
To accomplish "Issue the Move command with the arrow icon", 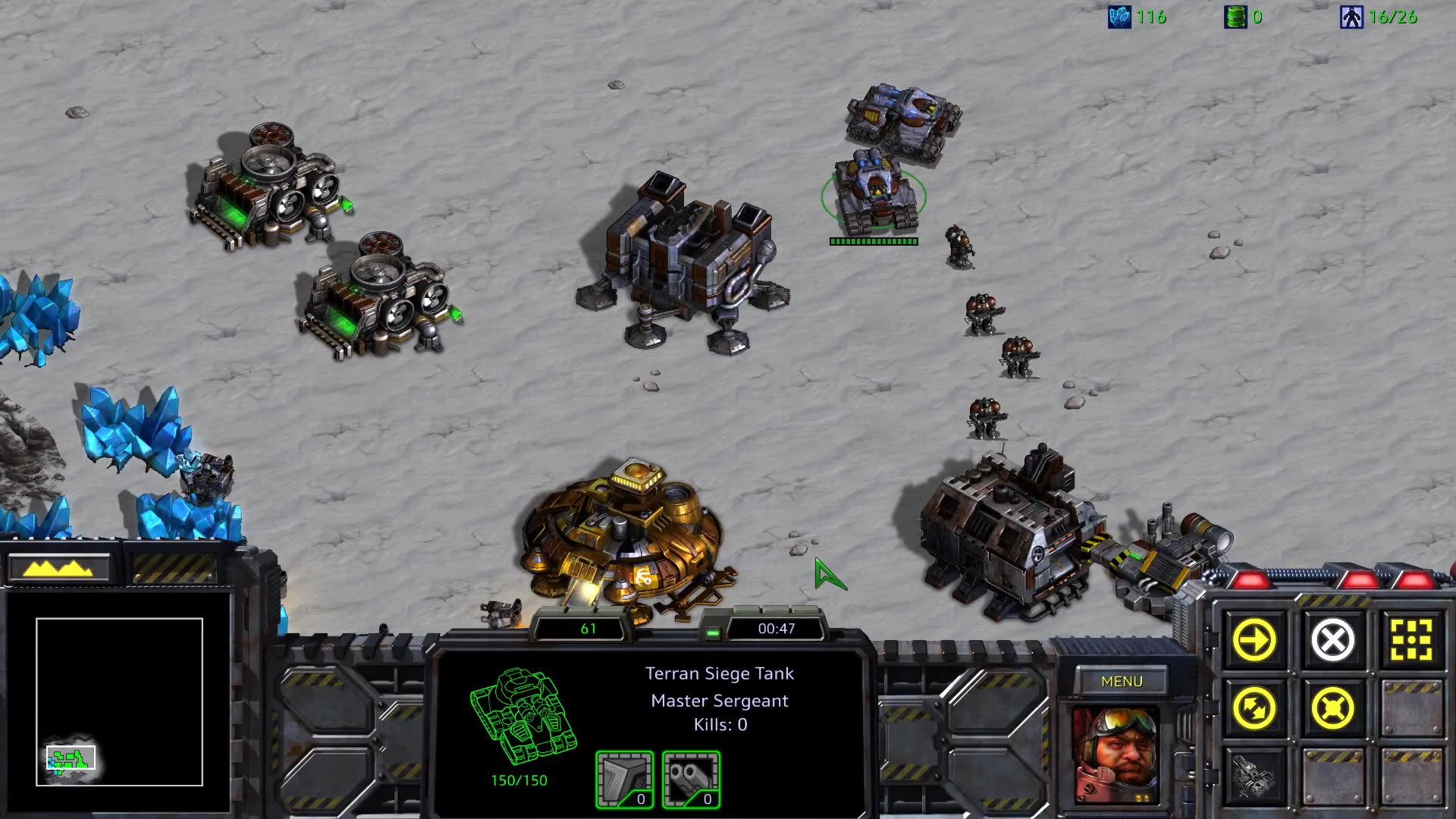I will pos(1254,641).
